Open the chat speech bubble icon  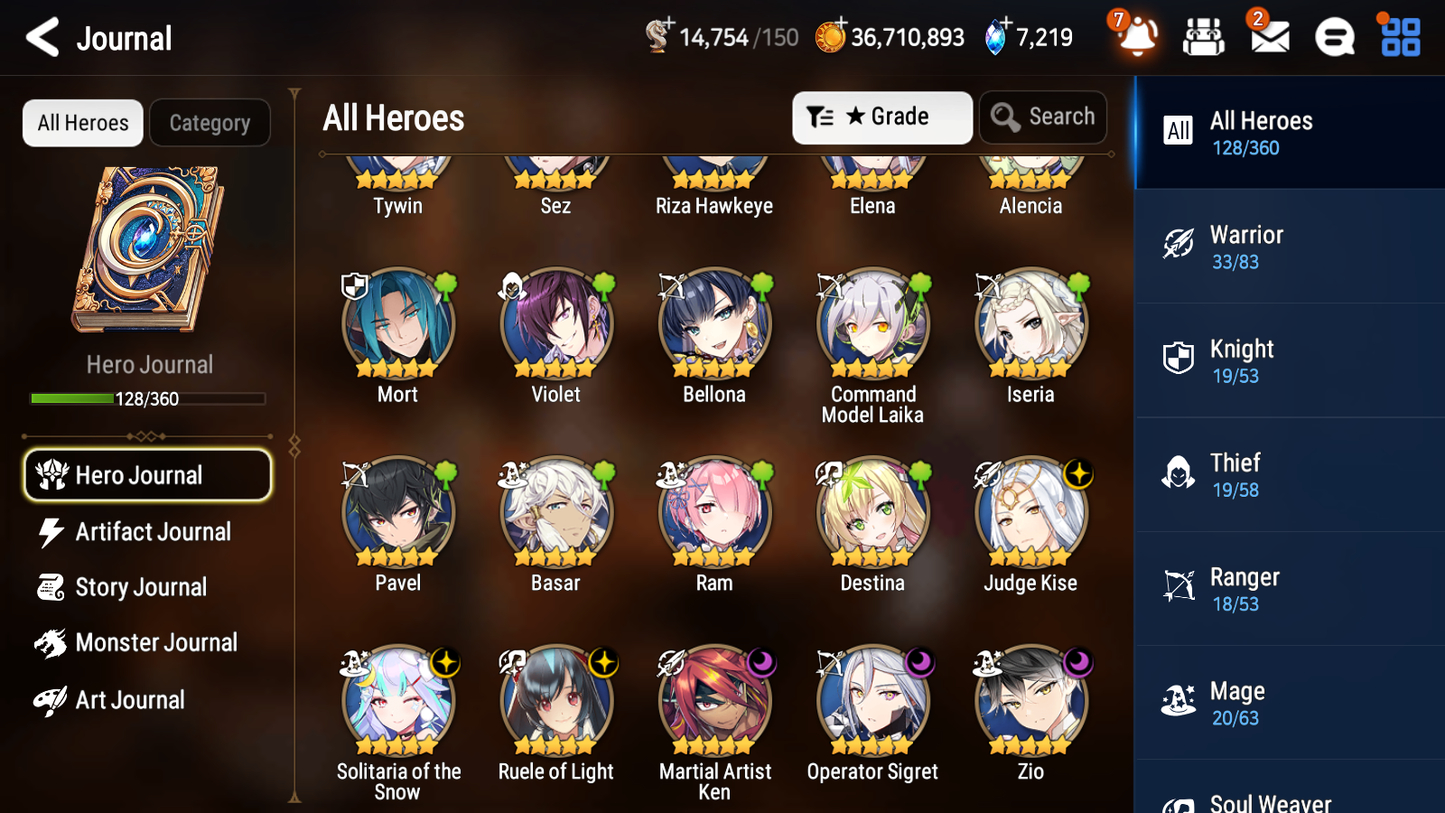pos(1334,36)
